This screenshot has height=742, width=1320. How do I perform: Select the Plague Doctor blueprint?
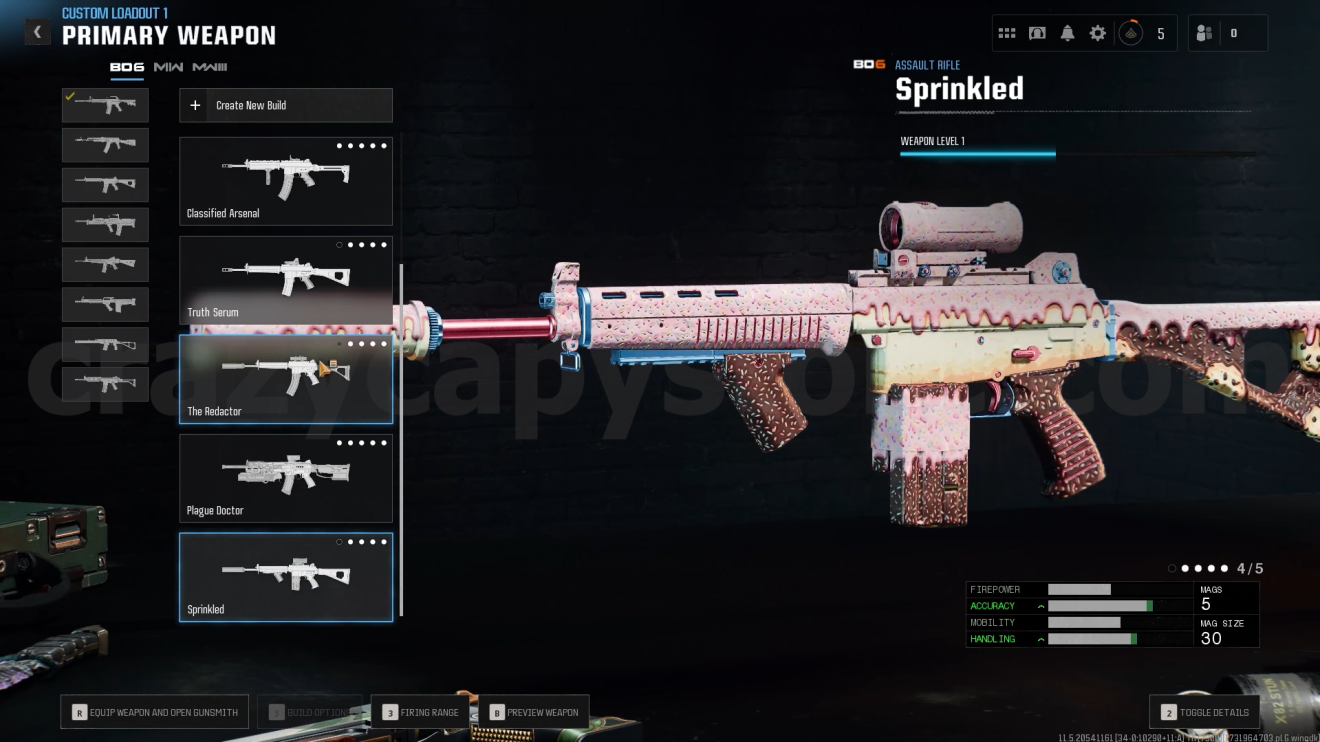pos(286,478)
